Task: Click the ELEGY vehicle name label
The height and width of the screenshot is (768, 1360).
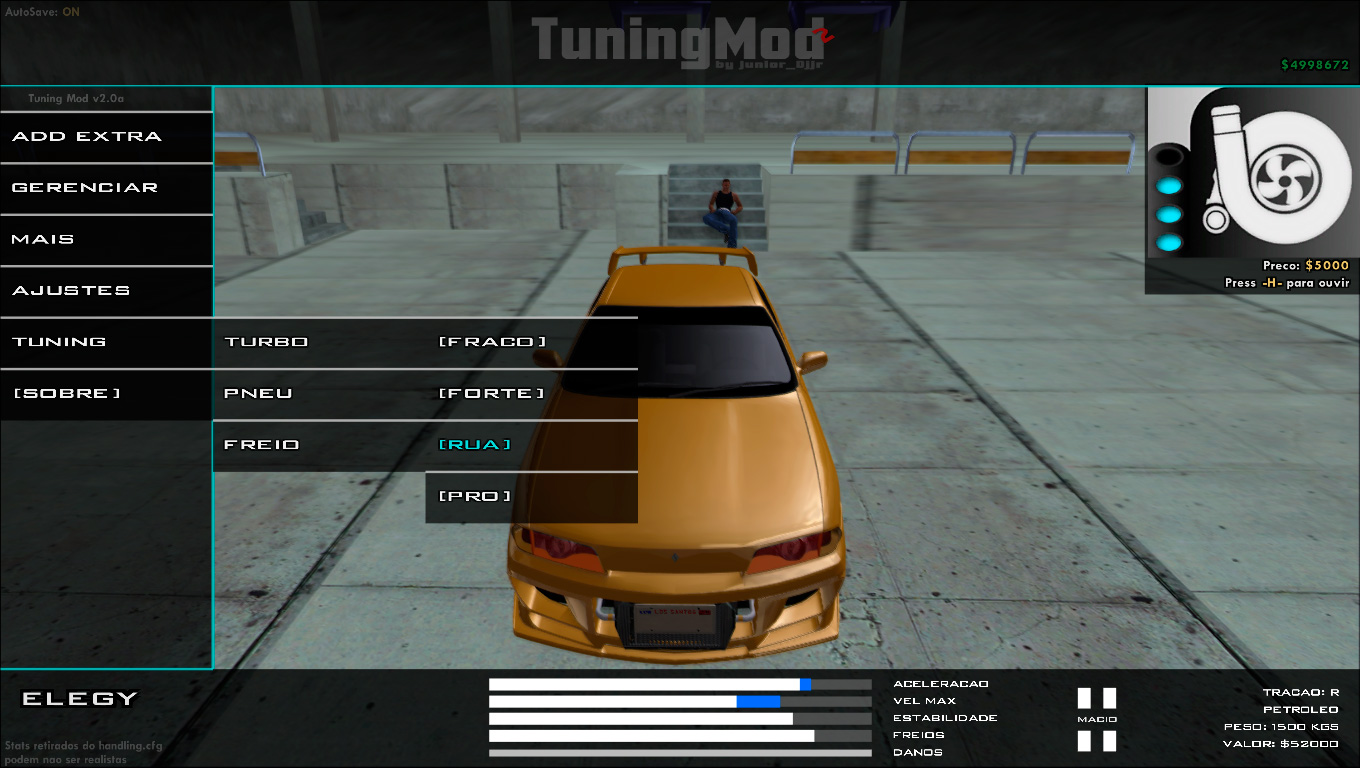Action: 75,699
